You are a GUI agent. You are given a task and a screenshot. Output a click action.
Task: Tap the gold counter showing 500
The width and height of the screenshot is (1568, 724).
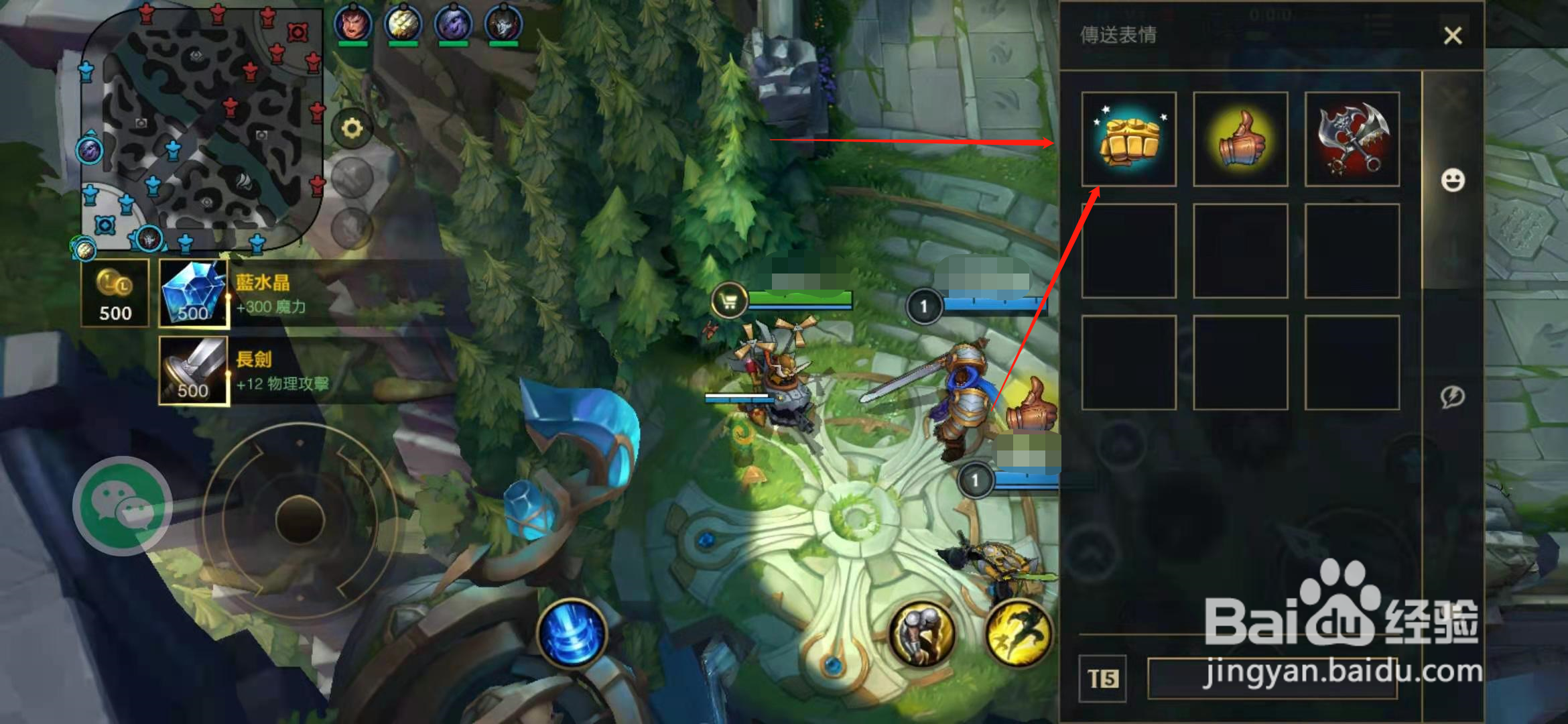coord(114,292)
